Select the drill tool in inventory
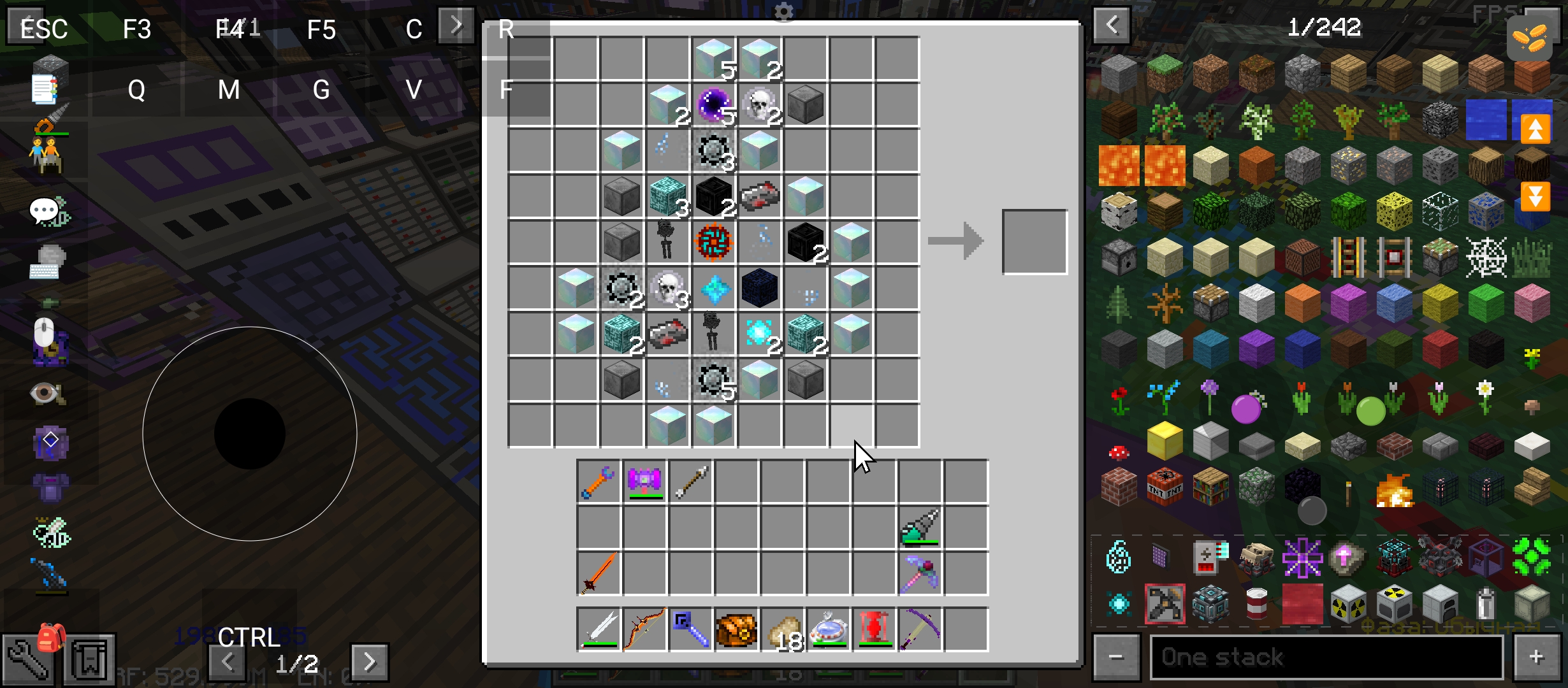1568x688 pixels. [920, 527]
